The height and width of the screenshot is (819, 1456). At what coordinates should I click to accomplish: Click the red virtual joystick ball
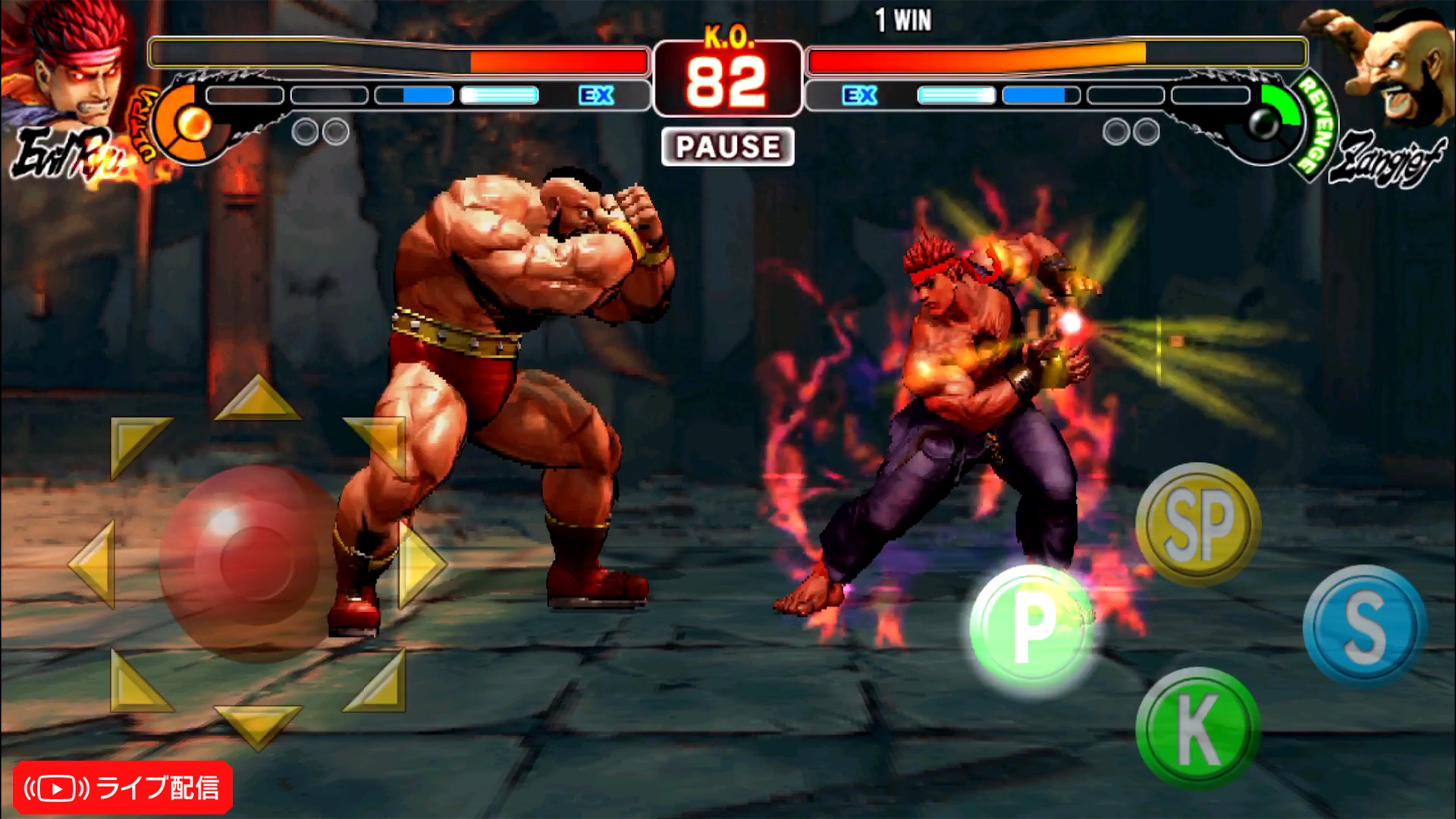point(247,563)
